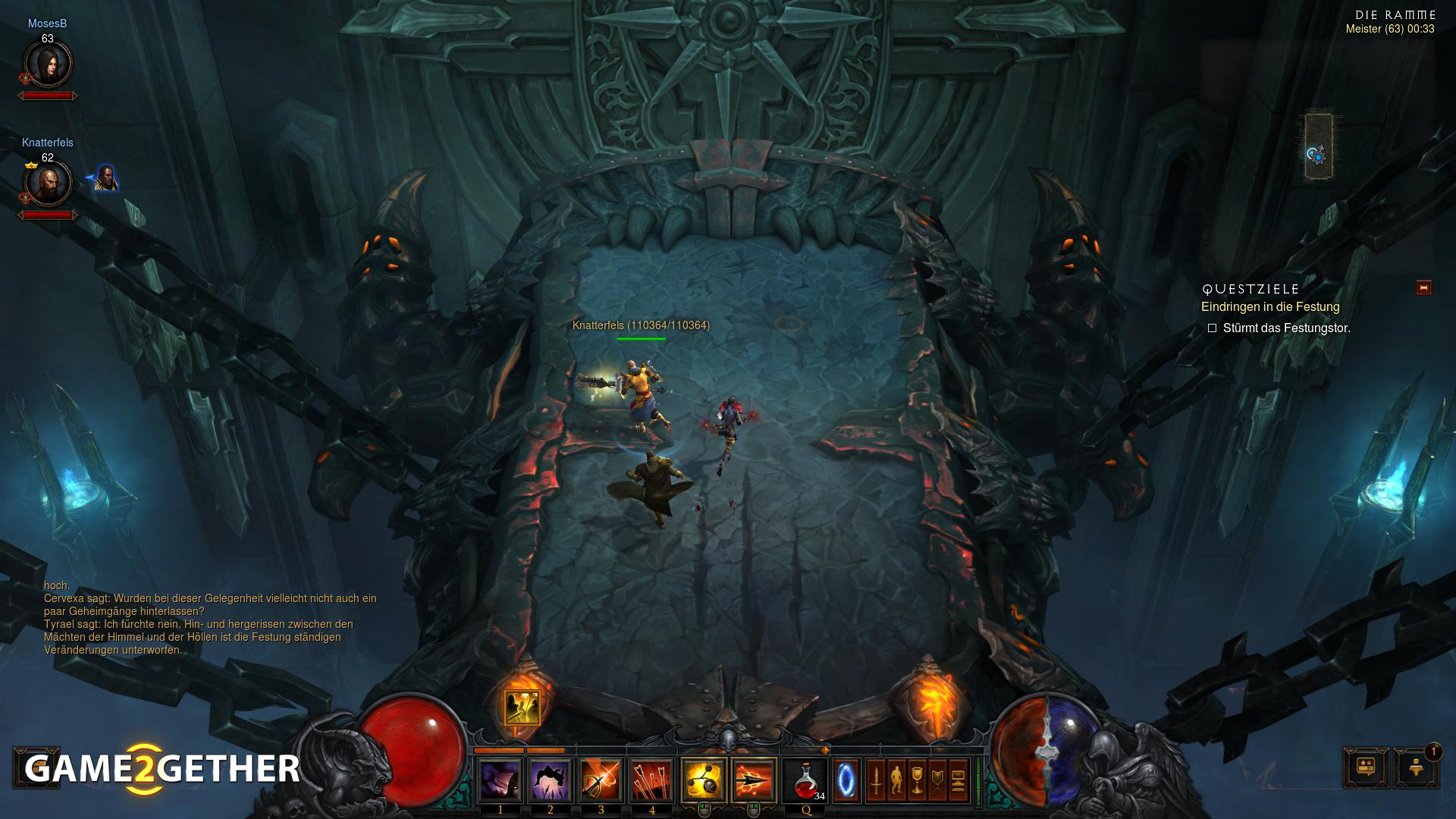Open the blue Town Portal

click(x=846, y=780)
